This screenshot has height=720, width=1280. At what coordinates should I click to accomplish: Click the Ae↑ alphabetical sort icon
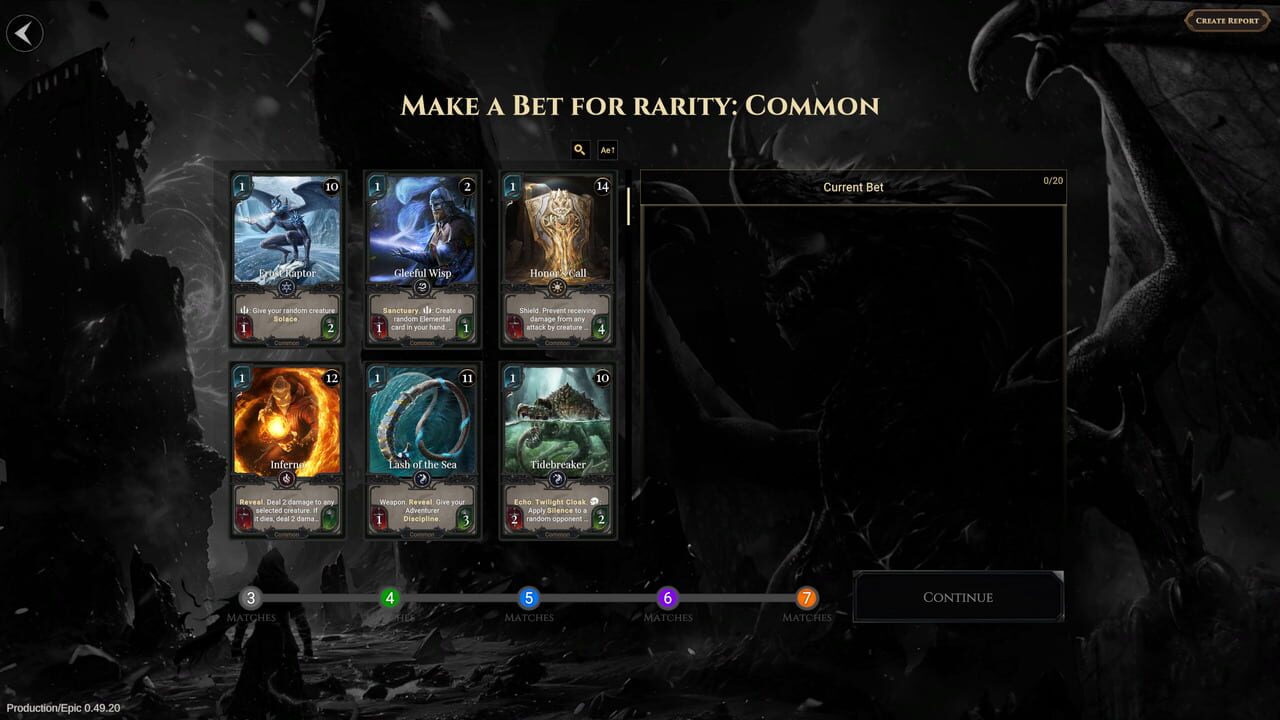(x=607, y=149)
